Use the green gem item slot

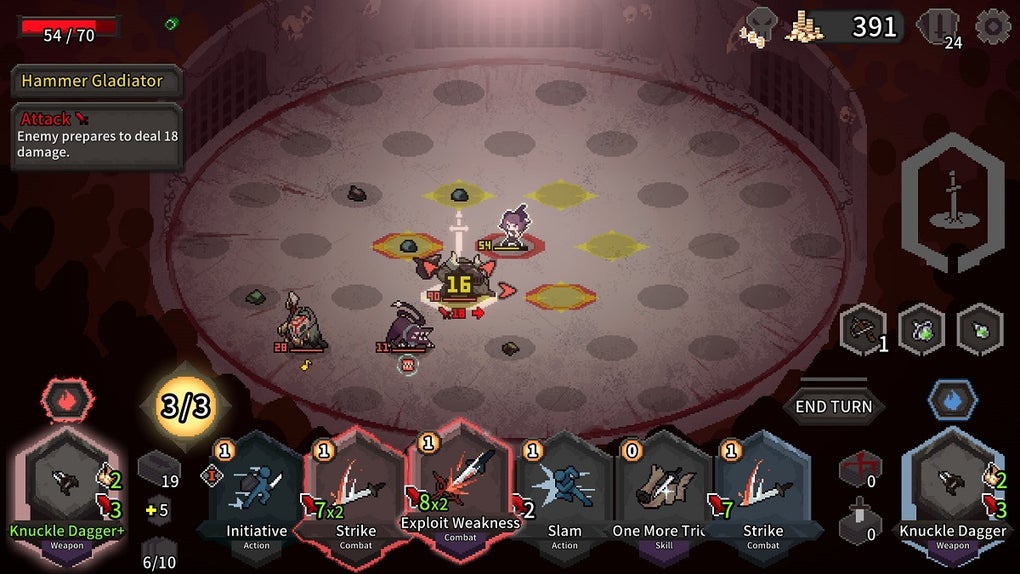(x=979, y=329)
